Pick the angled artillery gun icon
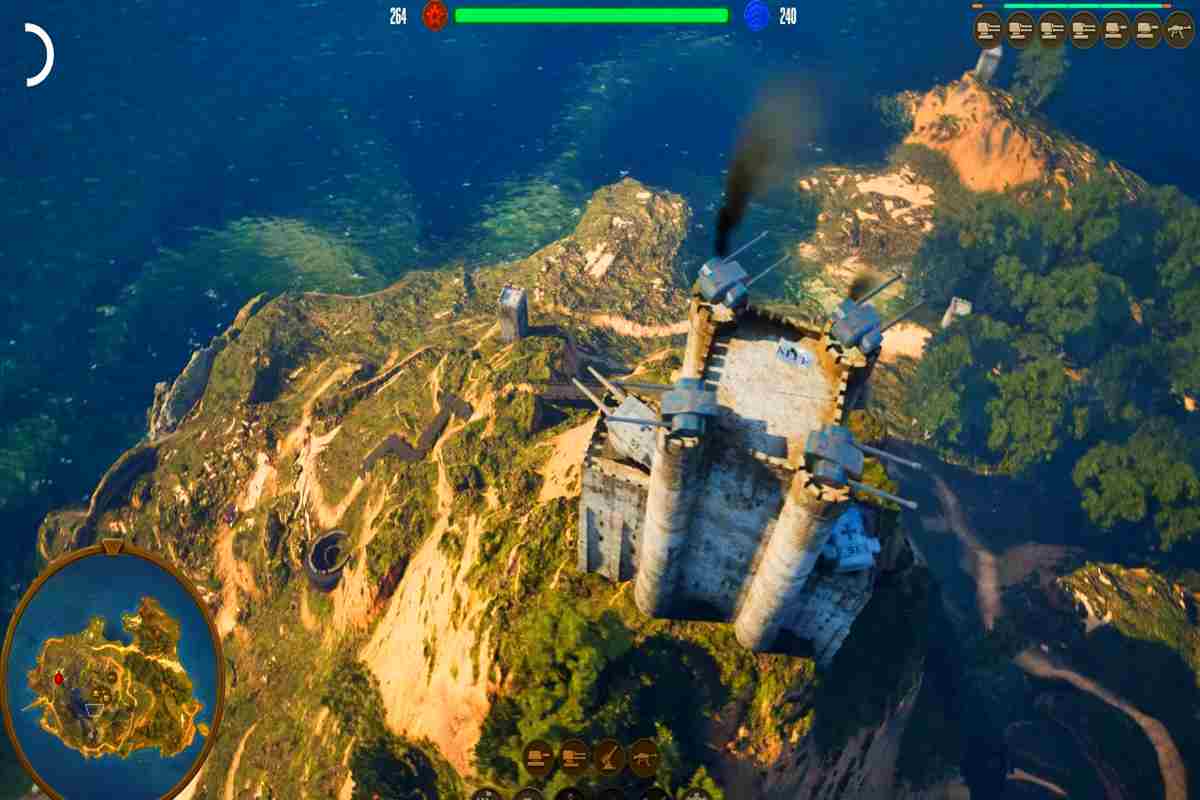Viewport: 1200px width, 800px height. (608, 756)
